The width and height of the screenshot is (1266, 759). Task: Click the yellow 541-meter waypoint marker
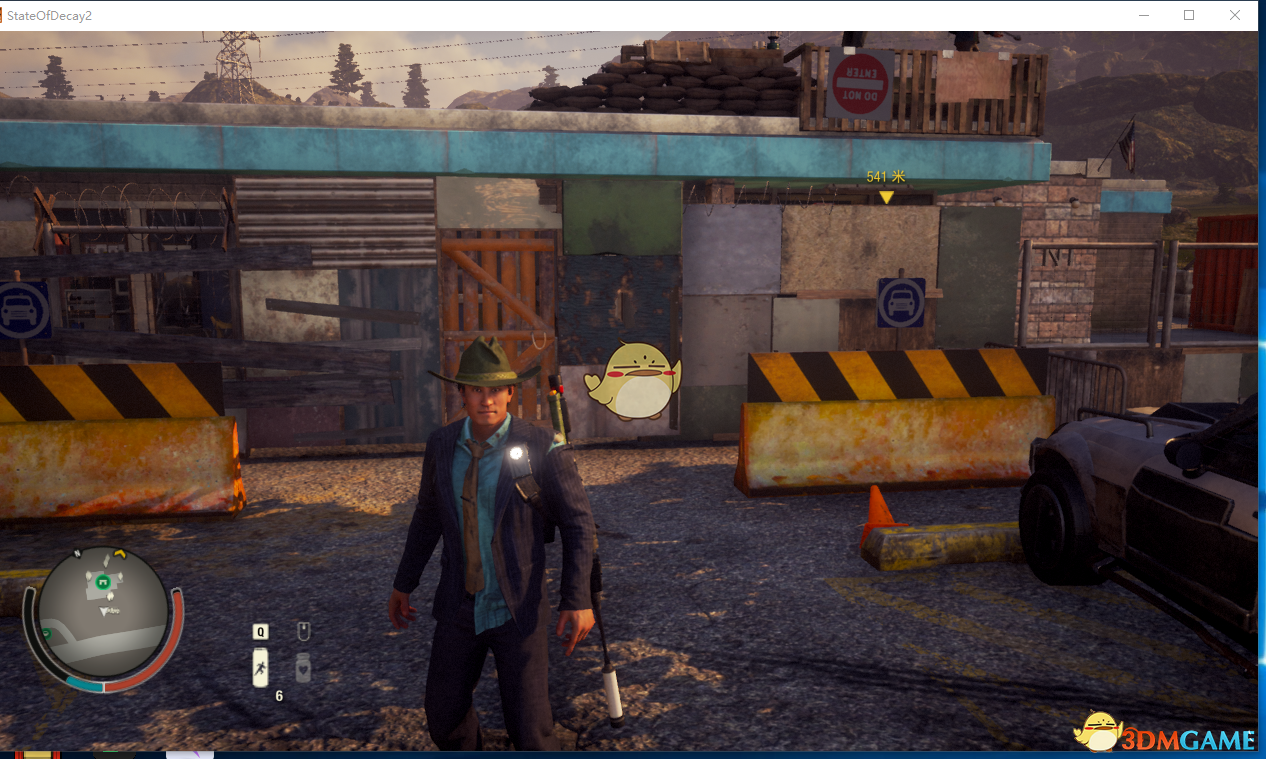pyautogui.click(x=886, y=197)
